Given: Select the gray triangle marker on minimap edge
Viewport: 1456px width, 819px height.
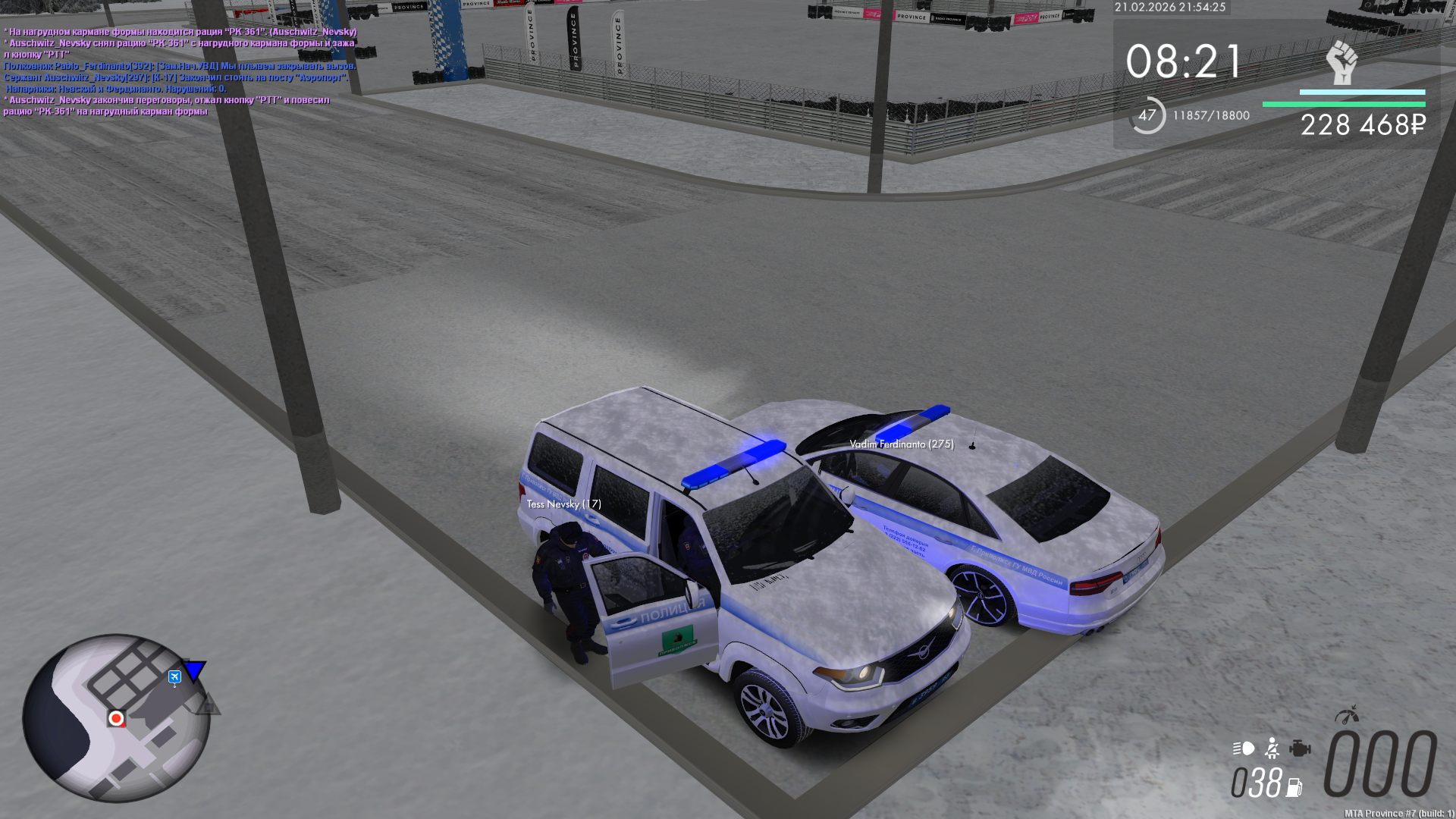Looking at the screenshot, I should click(208, 705).
